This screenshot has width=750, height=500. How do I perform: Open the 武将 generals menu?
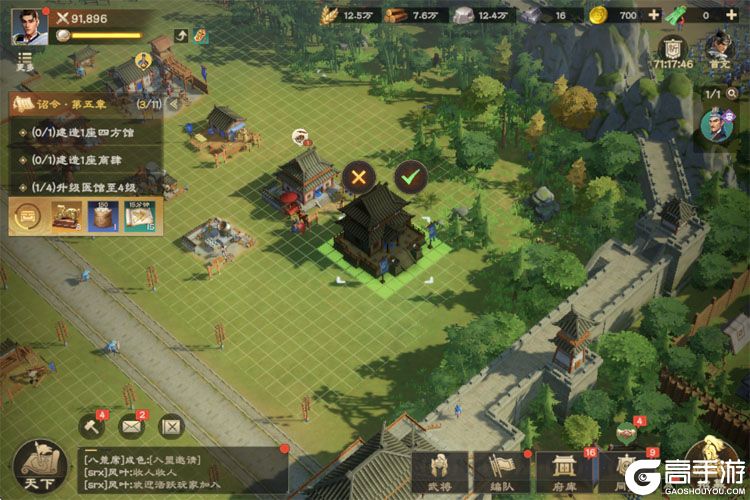(x=440, y=474)
